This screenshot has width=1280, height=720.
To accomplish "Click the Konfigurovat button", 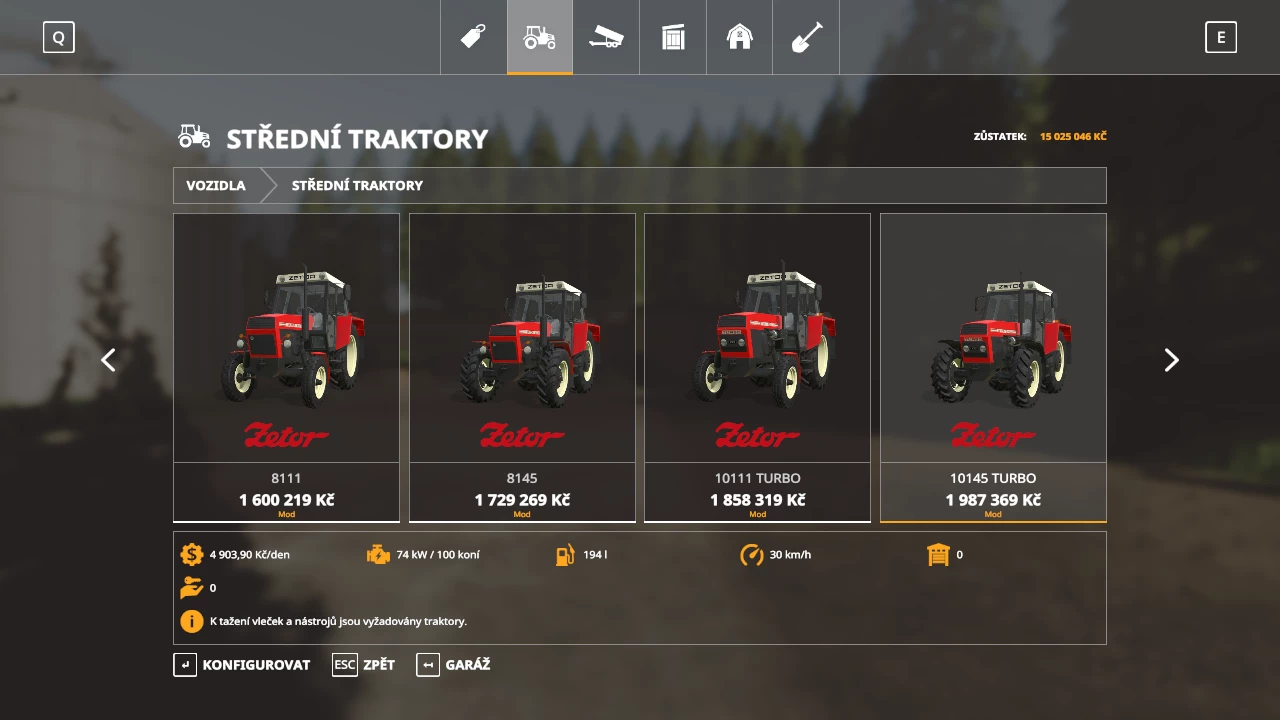I will [x=242, y=665].
